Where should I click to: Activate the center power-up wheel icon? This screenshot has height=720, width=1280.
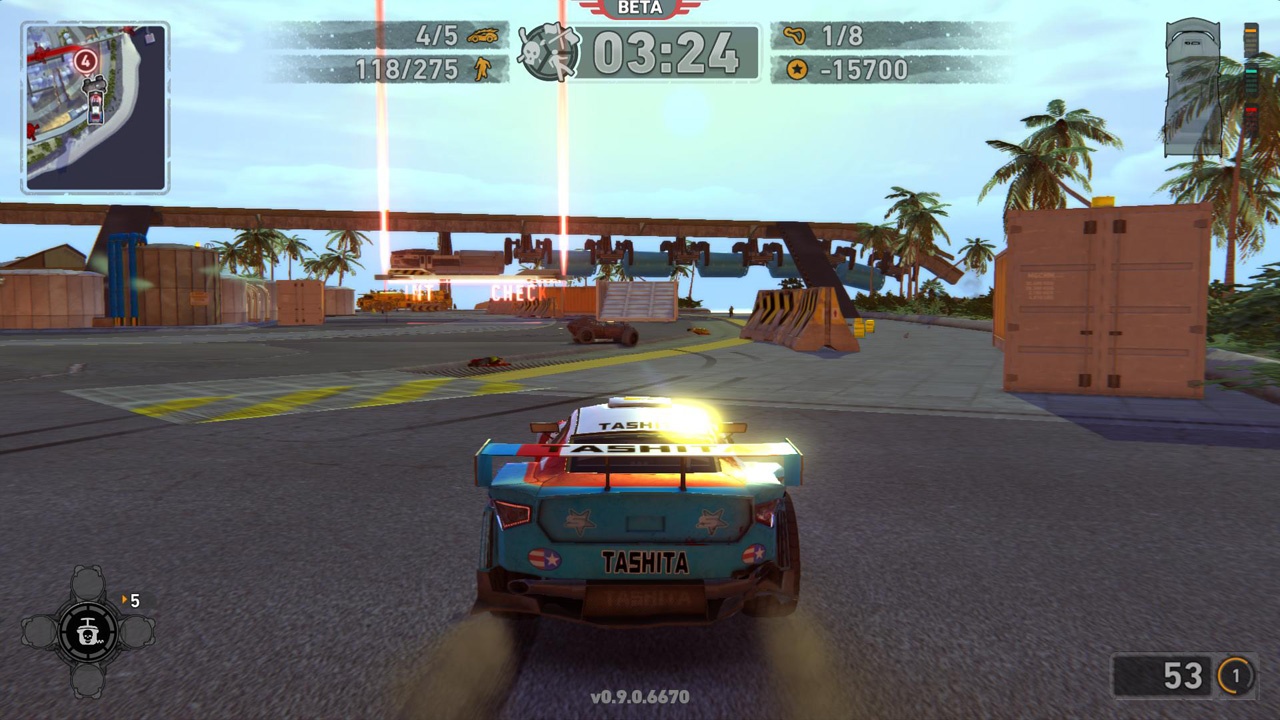pyautogui.click(x=88, y=631)
